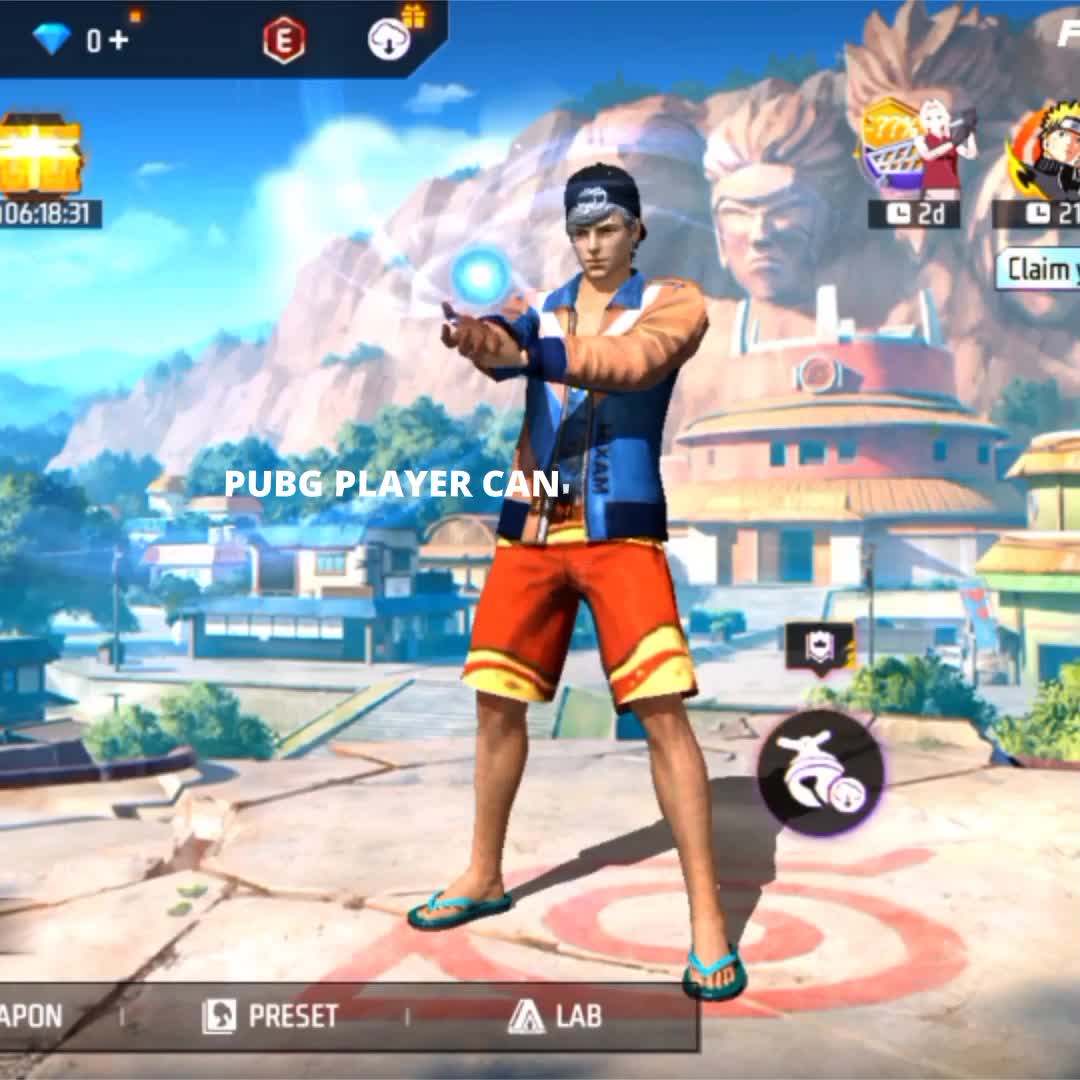Tap the Claim speech bubble
Screen dimensions: 1080x1080
(x=1040, y=269)
